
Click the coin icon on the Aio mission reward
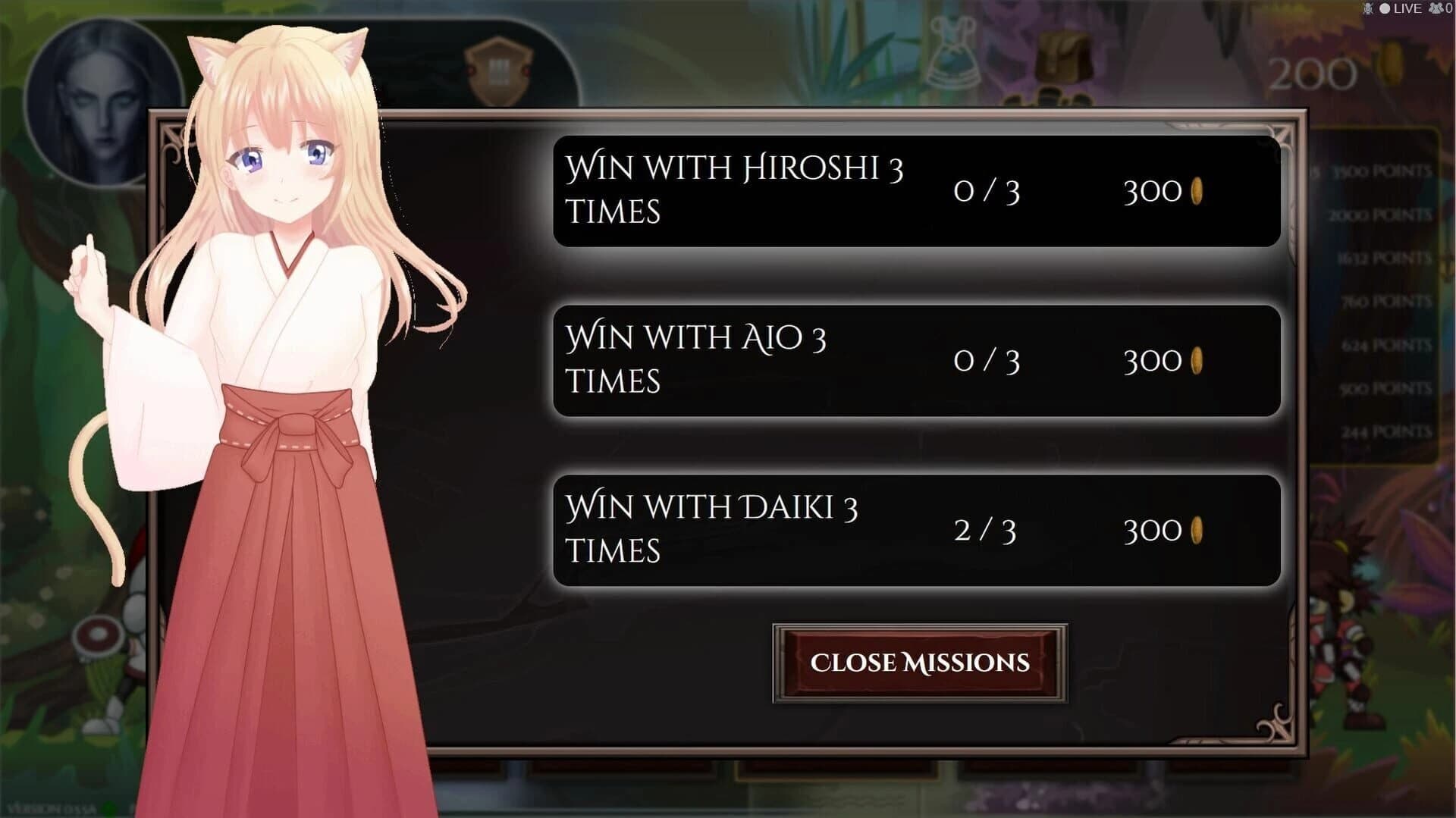1197,359
